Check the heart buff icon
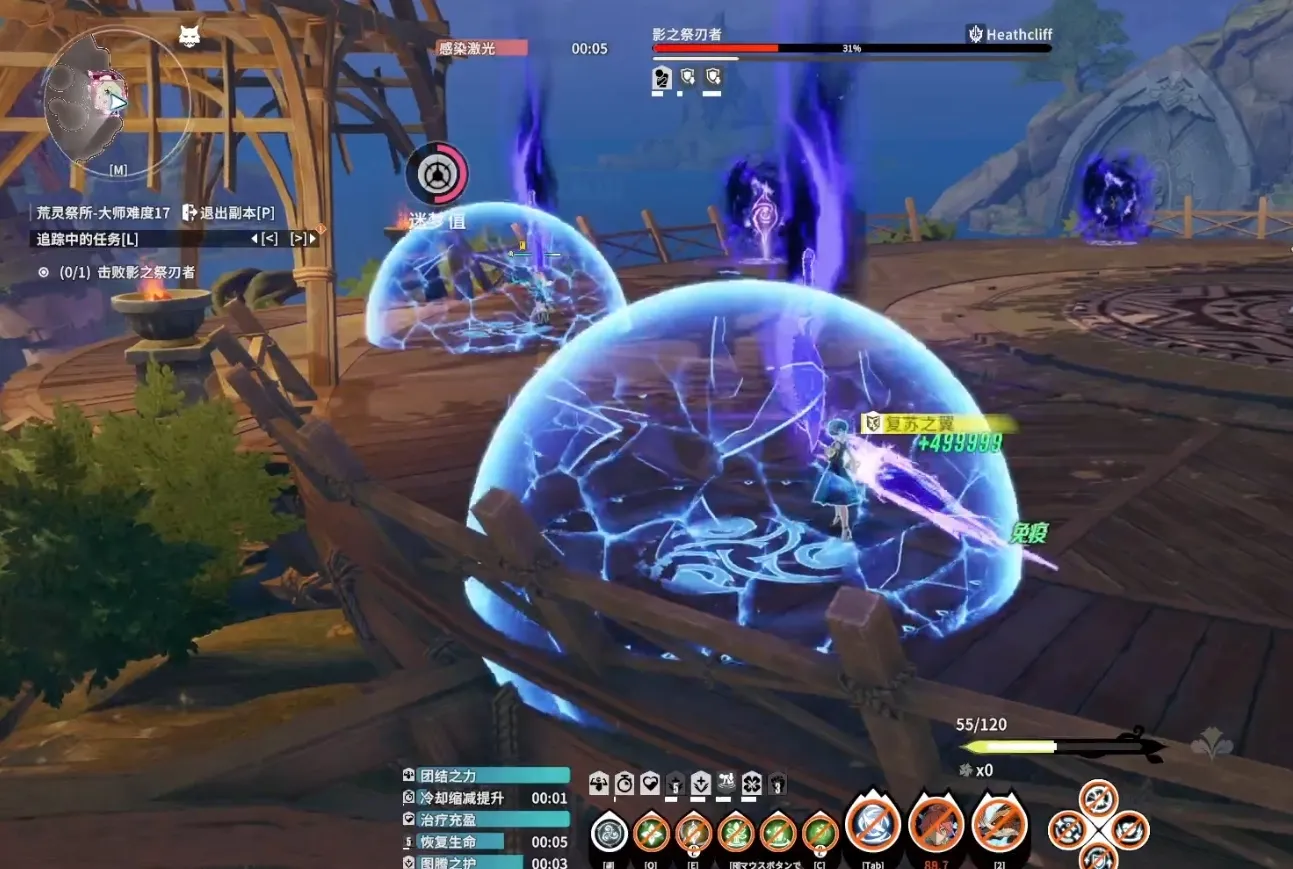1293x869 pixels. pos(650,782)
